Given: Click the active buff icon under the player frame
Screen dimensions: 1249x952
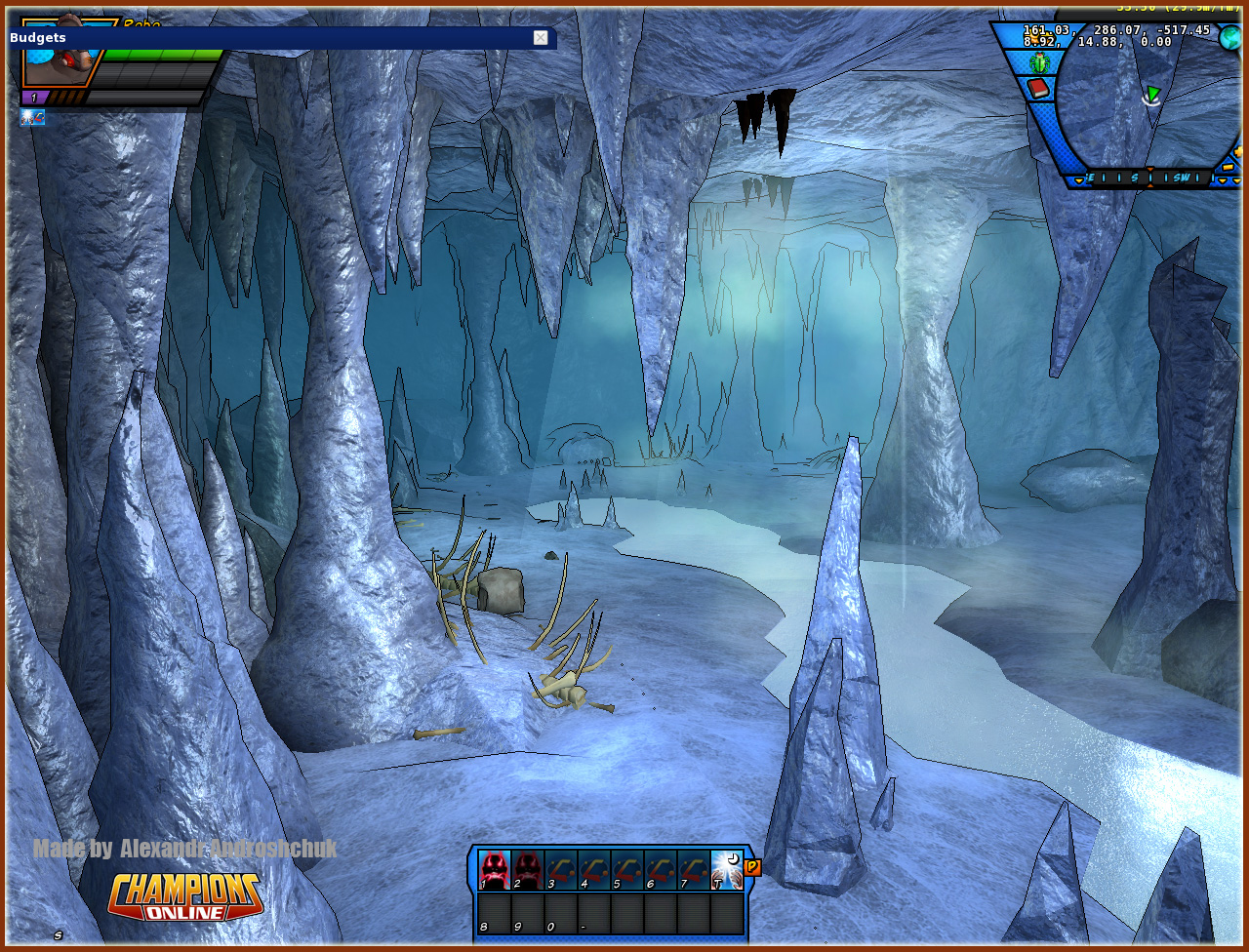Looking at the screenshot, I should [32, 118].
